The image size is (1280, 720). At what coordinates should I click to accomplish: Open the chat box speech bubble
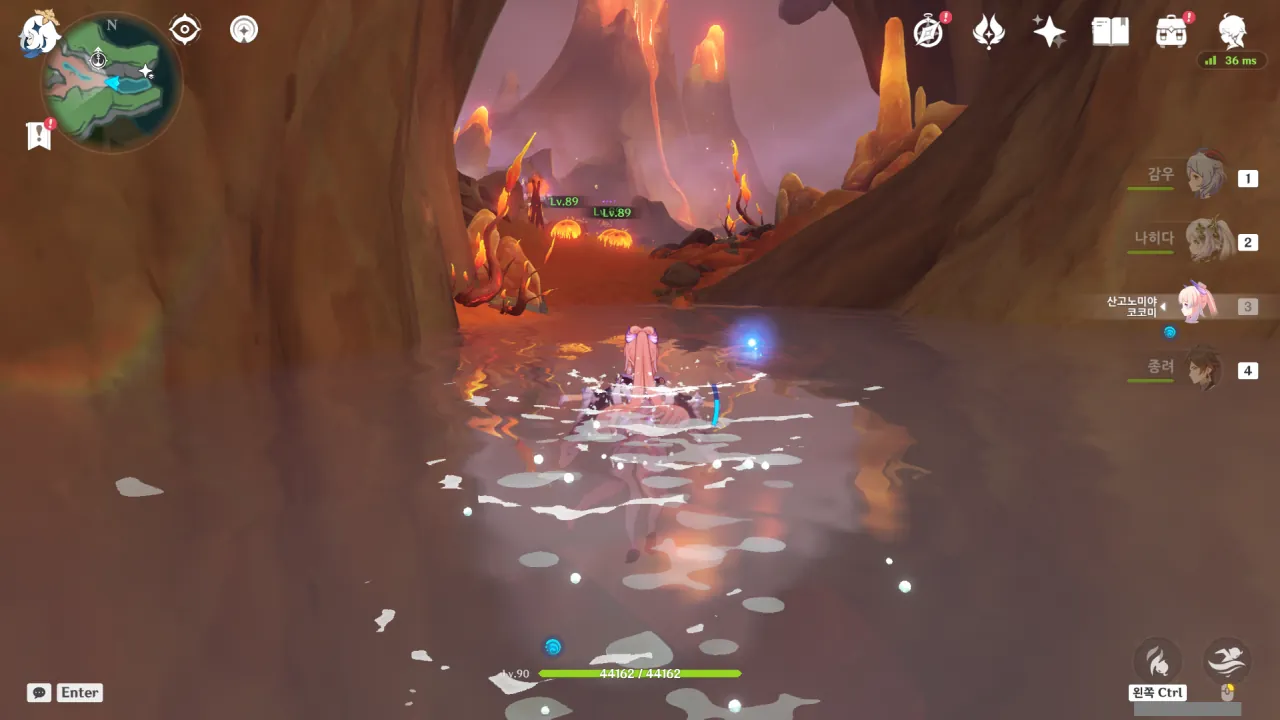click(39, 692)
